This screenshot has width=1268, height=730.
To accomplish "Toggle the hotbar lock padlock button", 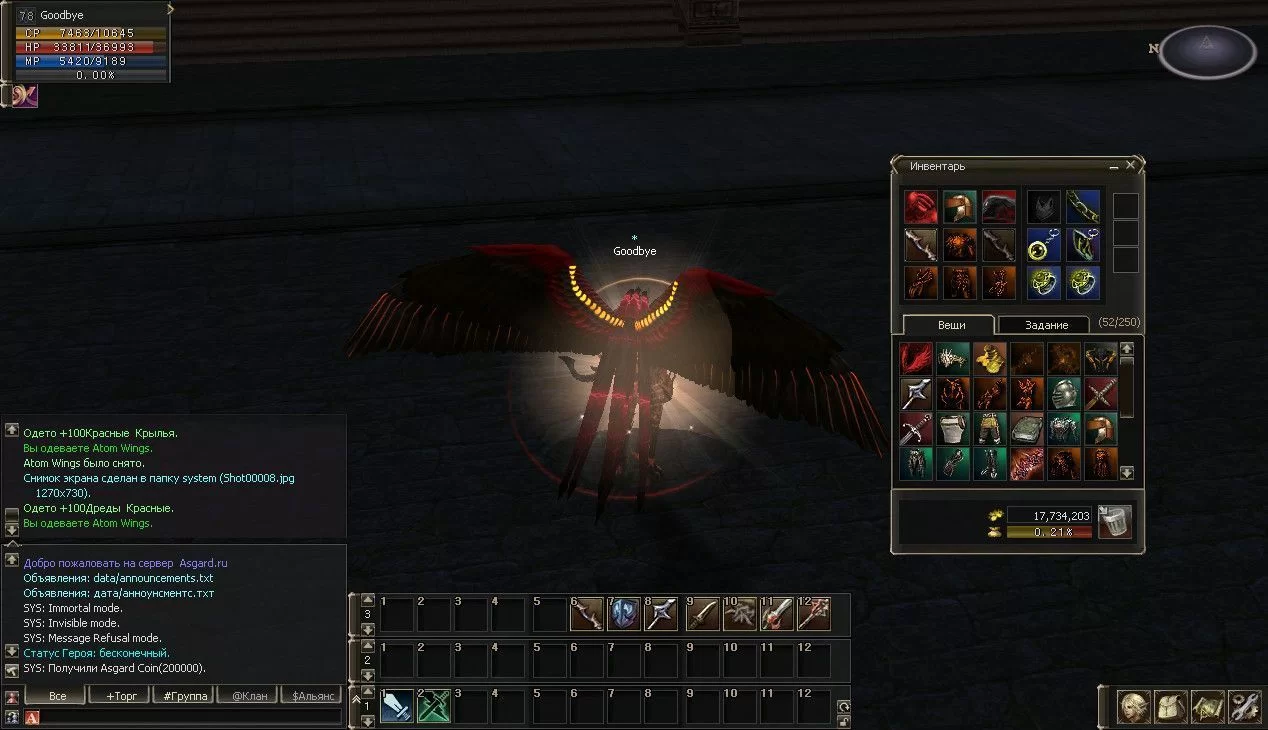I will [844, 722].
